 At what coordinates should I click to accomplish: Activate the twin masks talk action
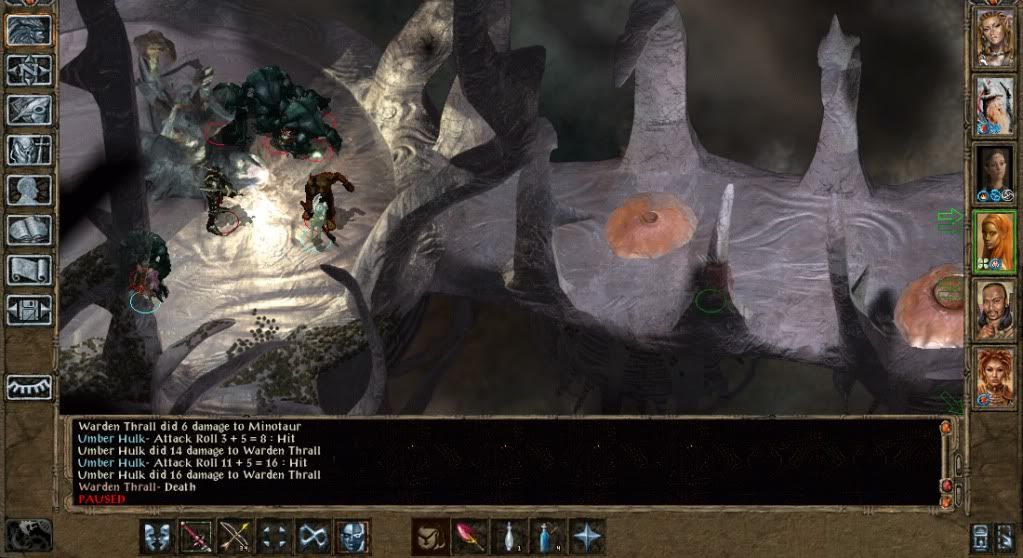157,536
